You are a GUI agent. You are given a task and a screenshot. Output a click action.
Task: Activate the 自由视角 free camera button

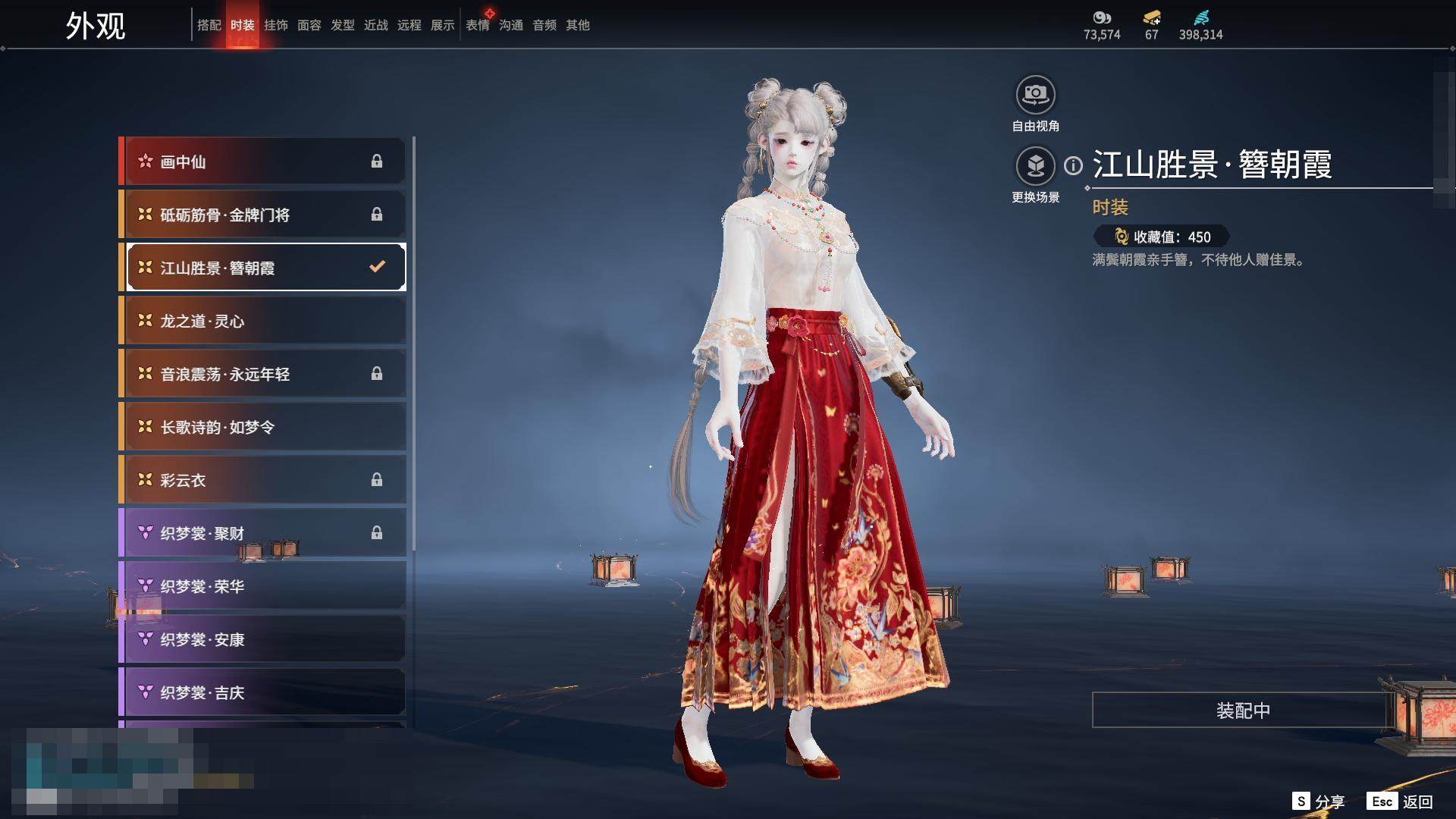(x=1035, y=96)
